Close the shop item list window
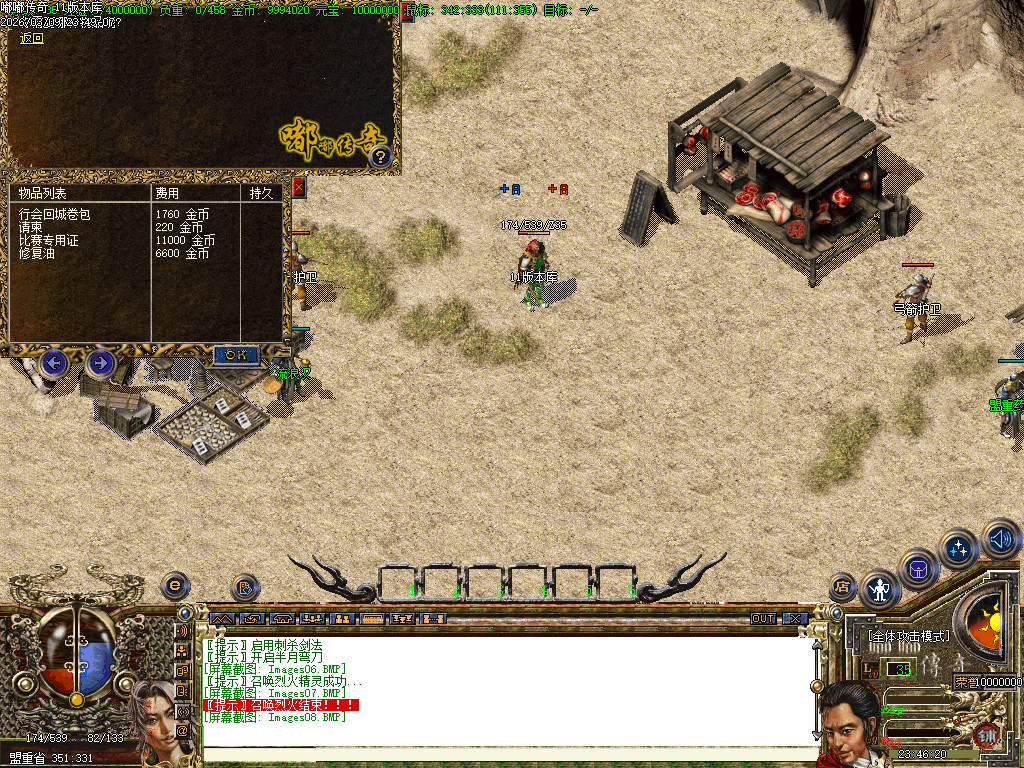 (298, 186)
